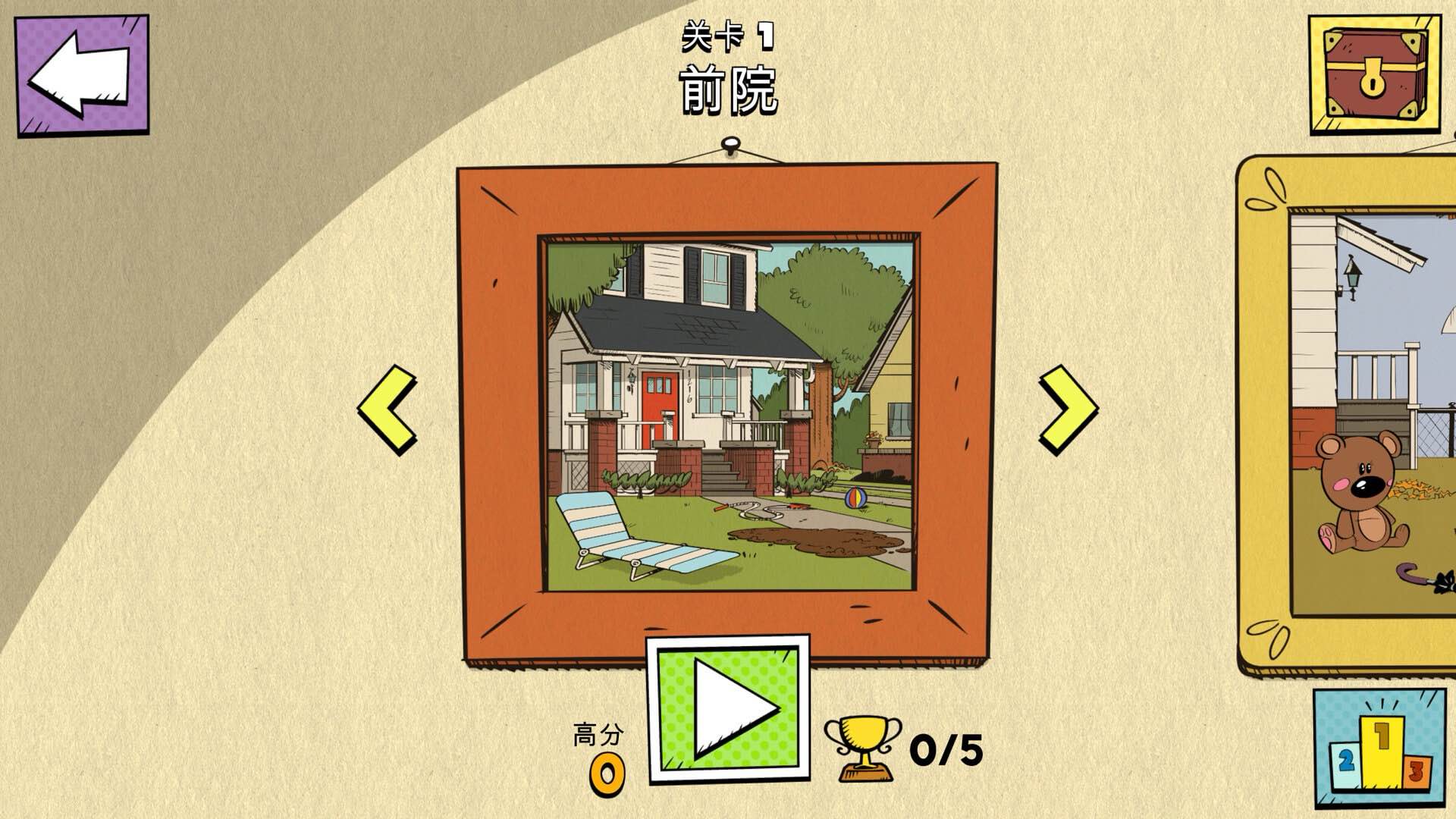Tap the nail above the picture frame
1456x819 pixels.
[x=730, y=144]
